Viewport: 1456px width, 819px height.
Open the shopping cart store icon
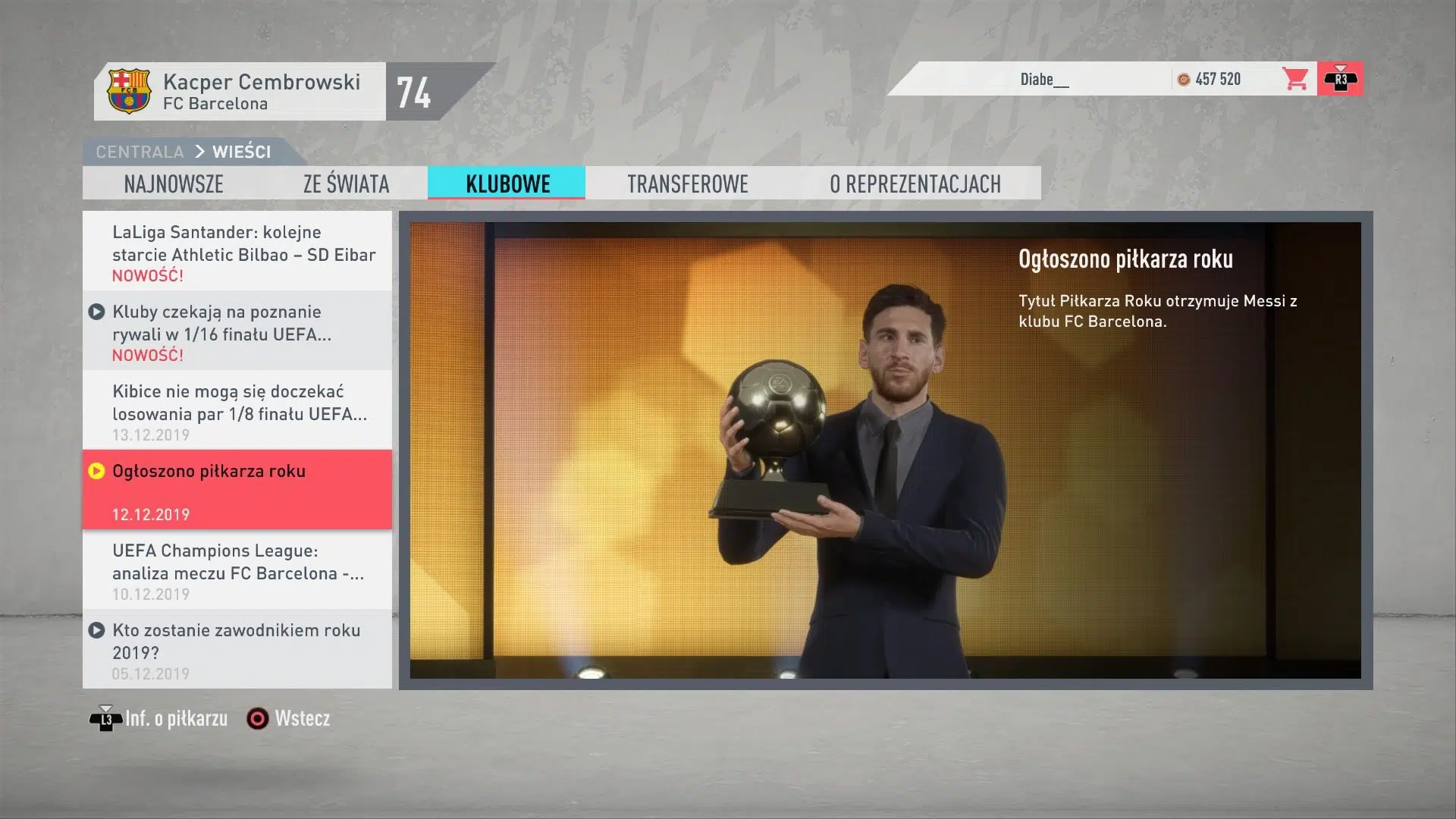(x=1295, y=79)
